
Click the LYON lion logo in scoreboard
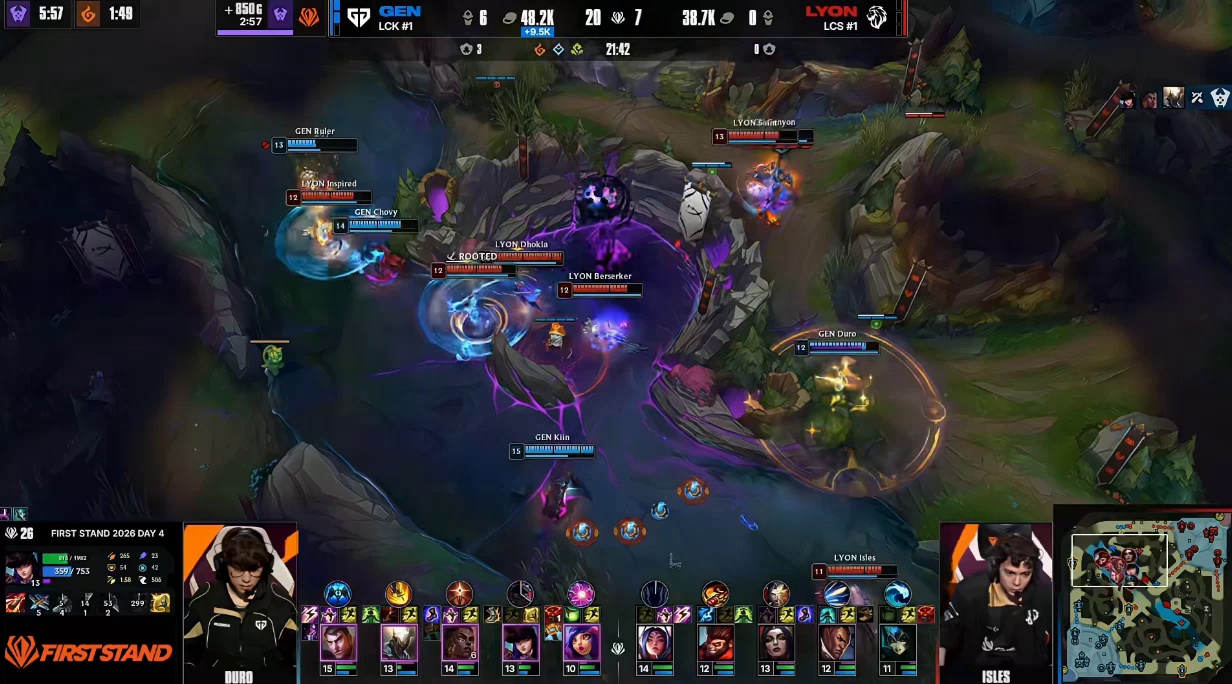877,17
